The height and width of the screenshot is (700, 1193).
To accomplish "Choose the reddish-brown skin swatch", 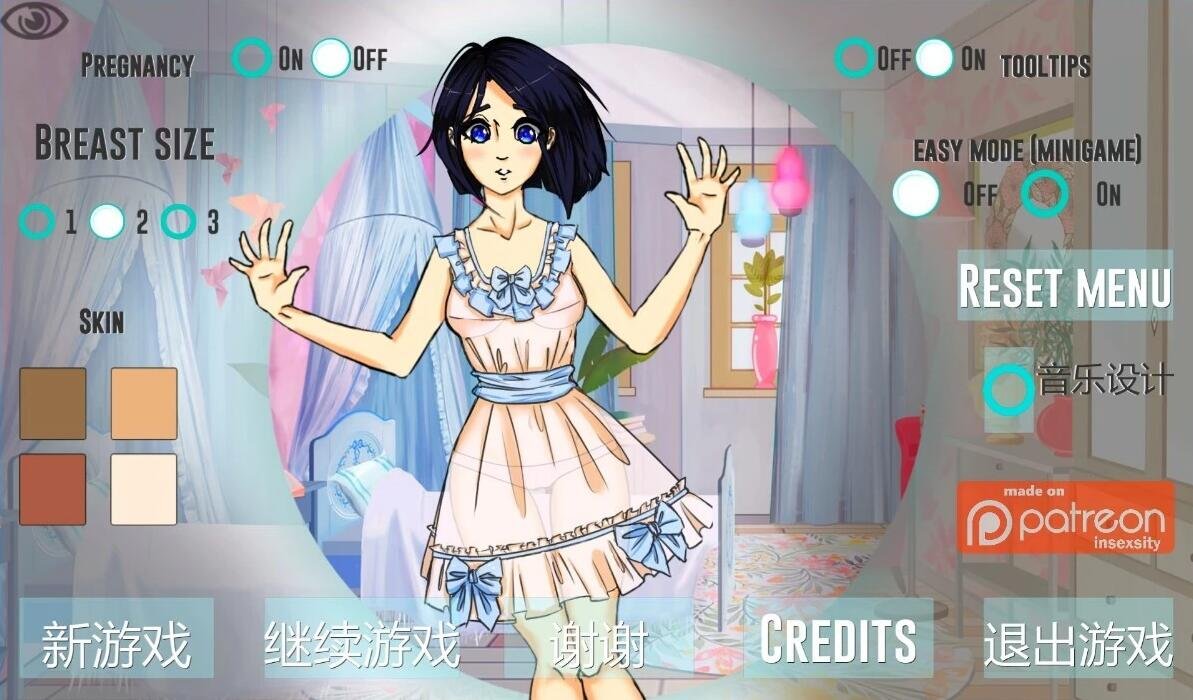I will tap(53, 489).
